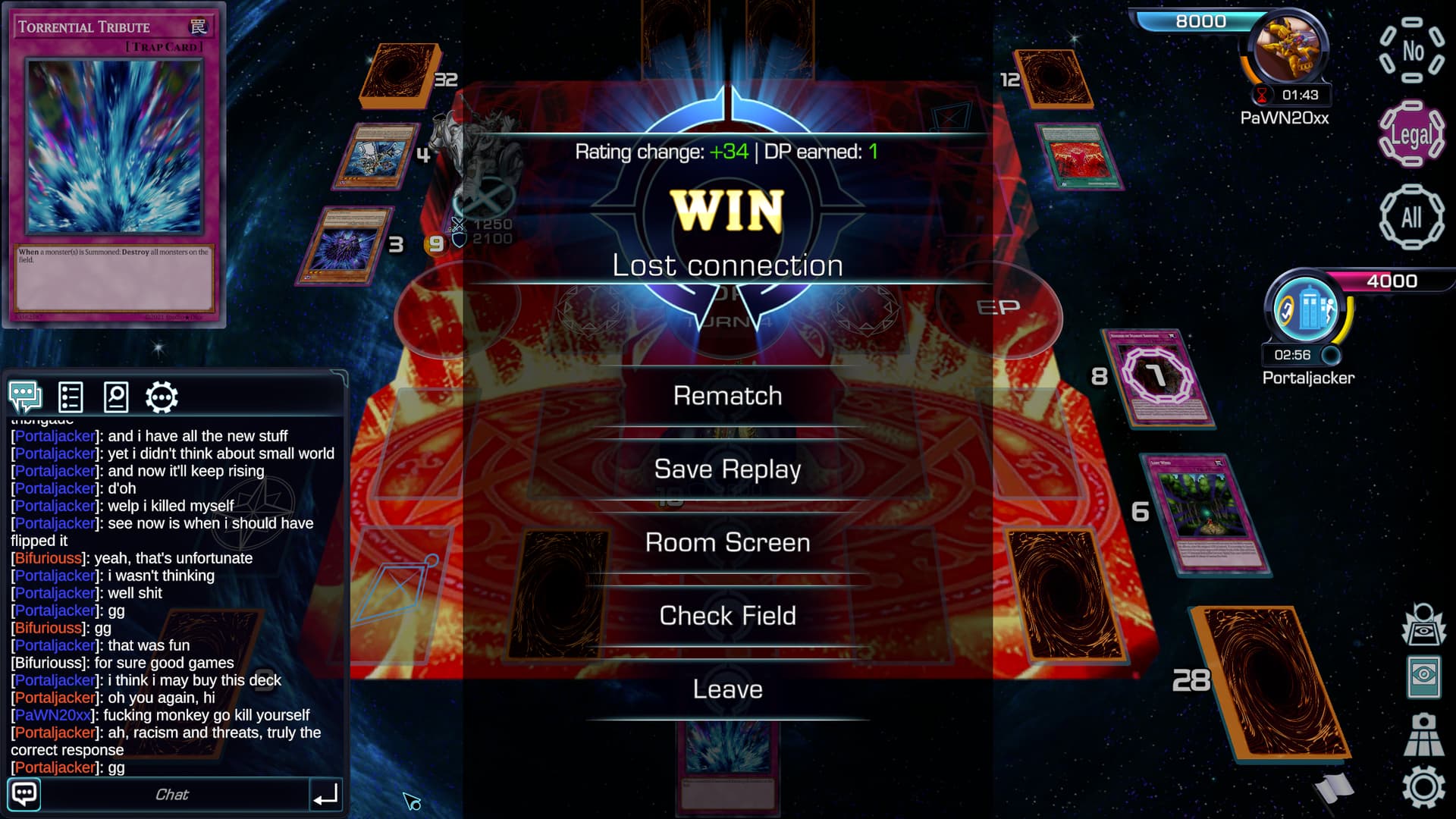
Task: Choose Rematch from the result menu
Action: point(727,396)
